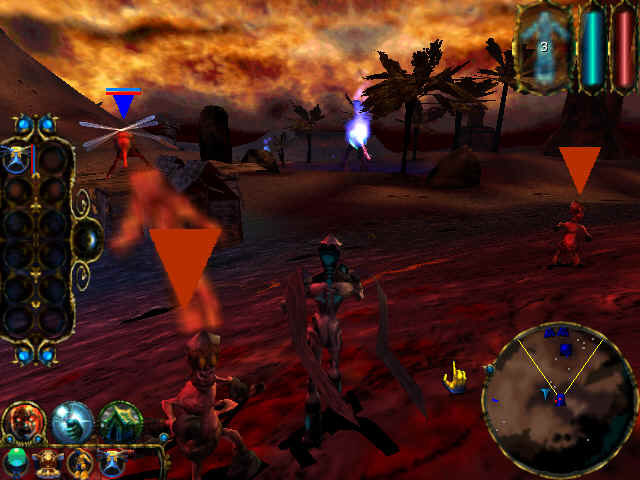Click the blue soul counter figure showing 3
640x480 pixels.
pyautogui.click(x=544, y=46)
